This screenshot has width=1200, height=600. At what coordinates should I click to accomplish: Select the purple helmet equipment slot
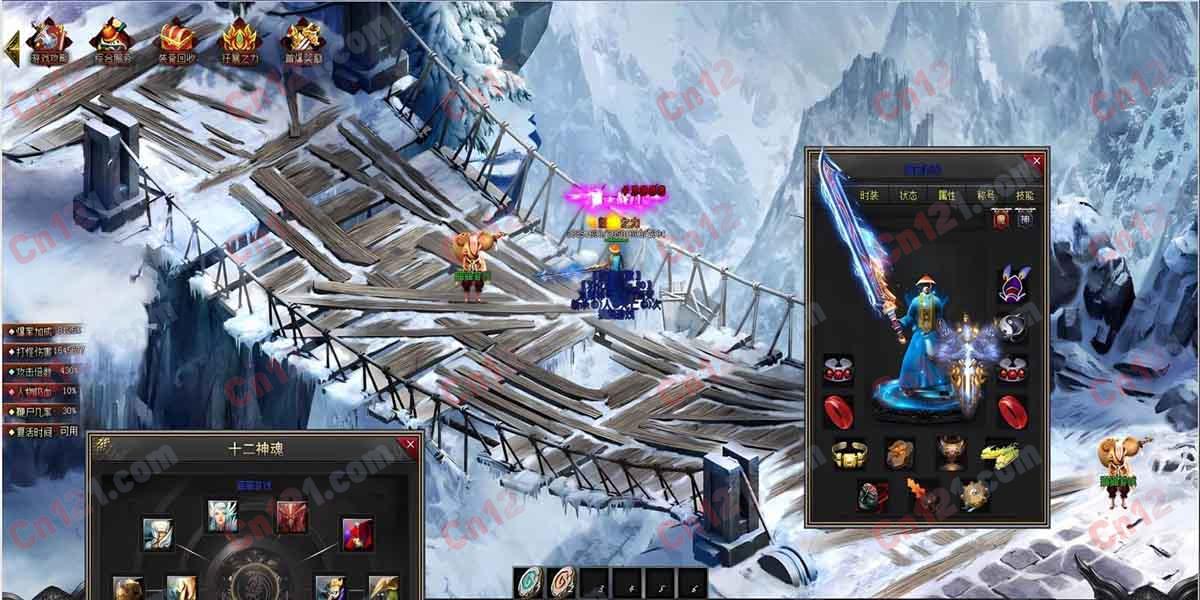tap(1010, 287)
